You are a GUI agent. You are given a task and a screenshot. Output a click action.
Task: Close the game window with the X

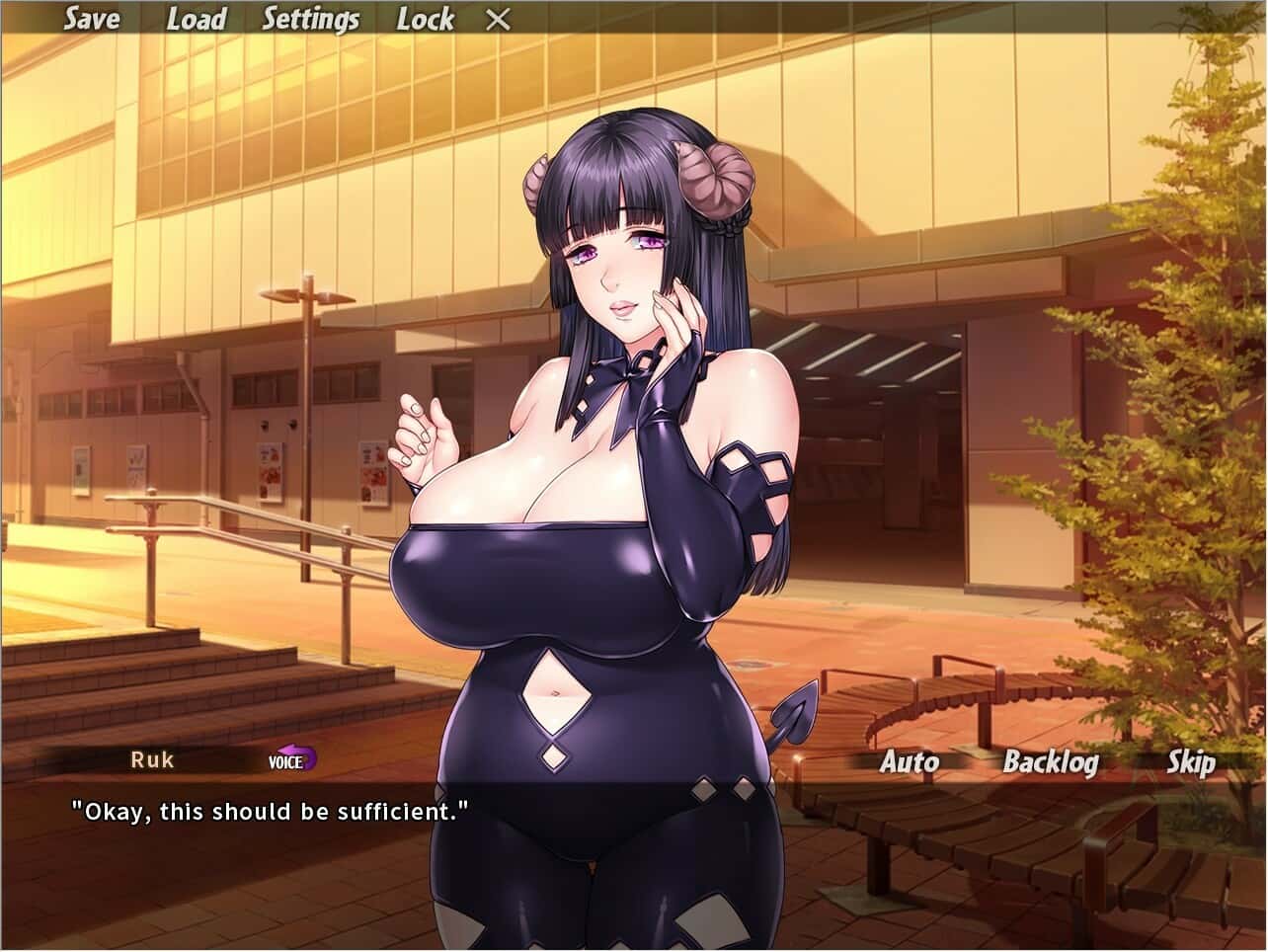point(498,19)
